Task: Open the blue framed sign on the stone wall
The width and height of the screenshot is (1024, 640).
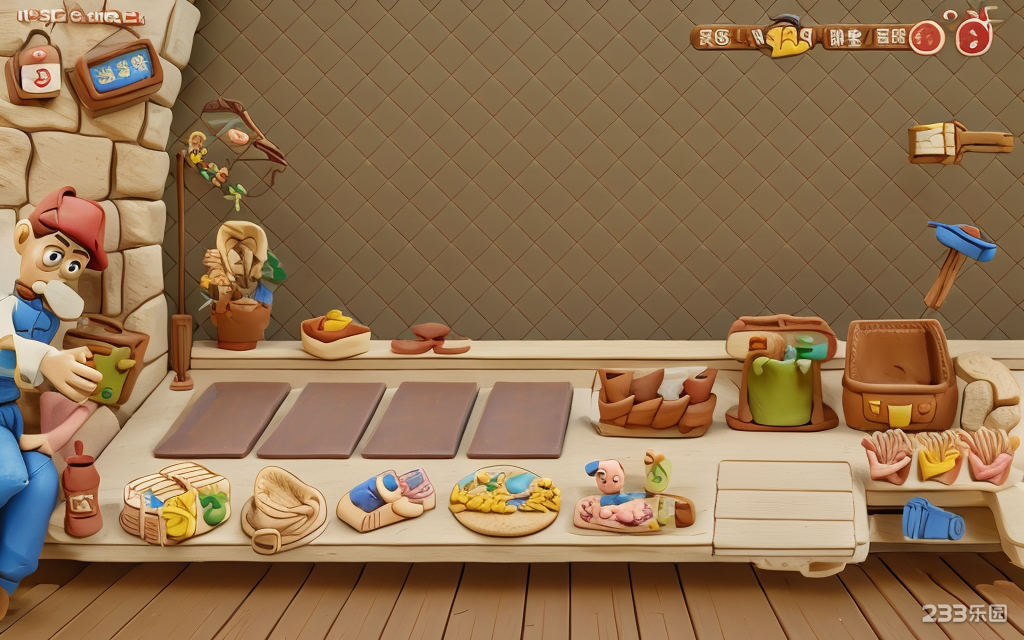Action: [119, 72]
